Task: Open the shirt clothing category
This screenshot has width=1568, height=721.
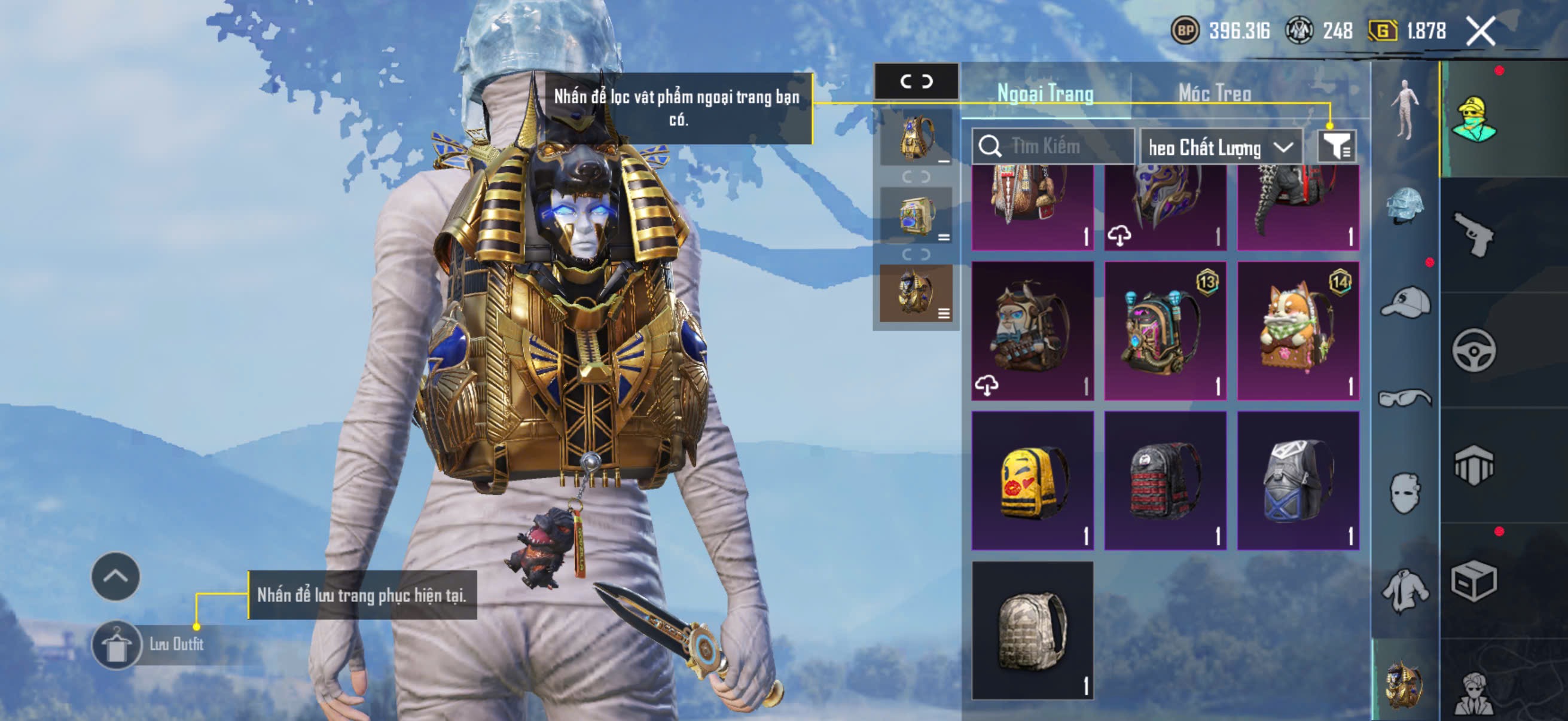Action: pos(1405,589)
